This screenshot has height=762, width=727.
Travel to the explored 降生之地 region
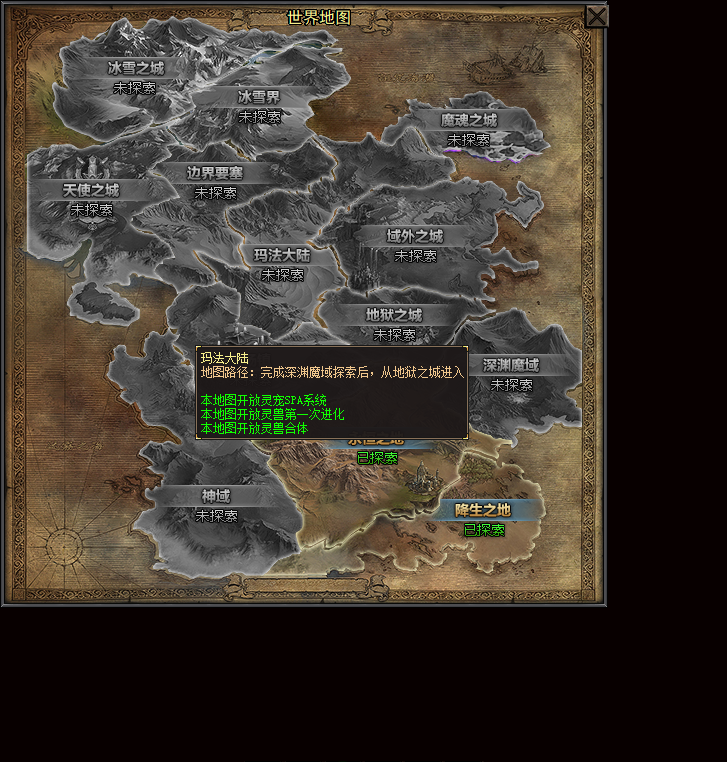pos(483,510)
